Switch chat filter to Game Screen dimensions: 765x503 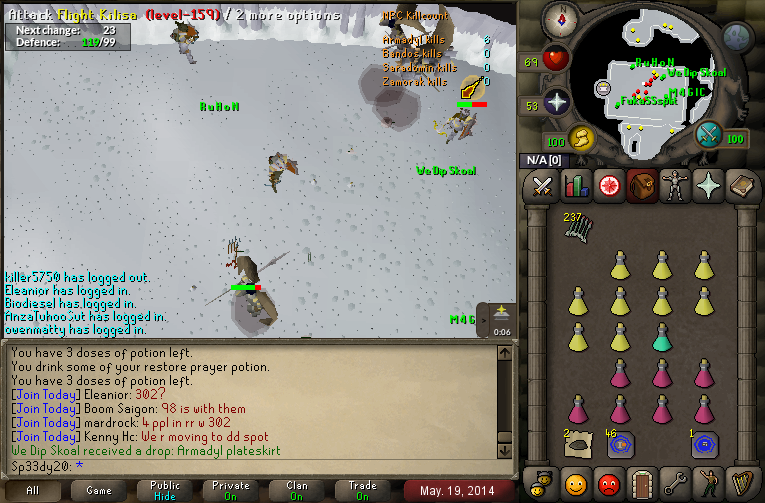98,490
